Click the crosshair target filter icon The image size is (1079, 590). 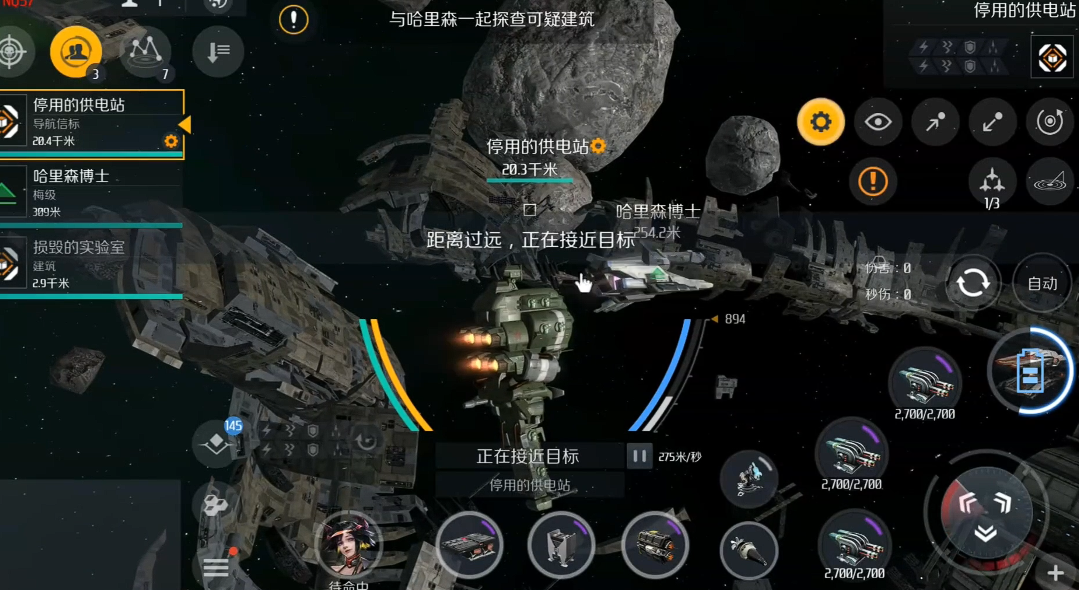(x=12, y=50)
